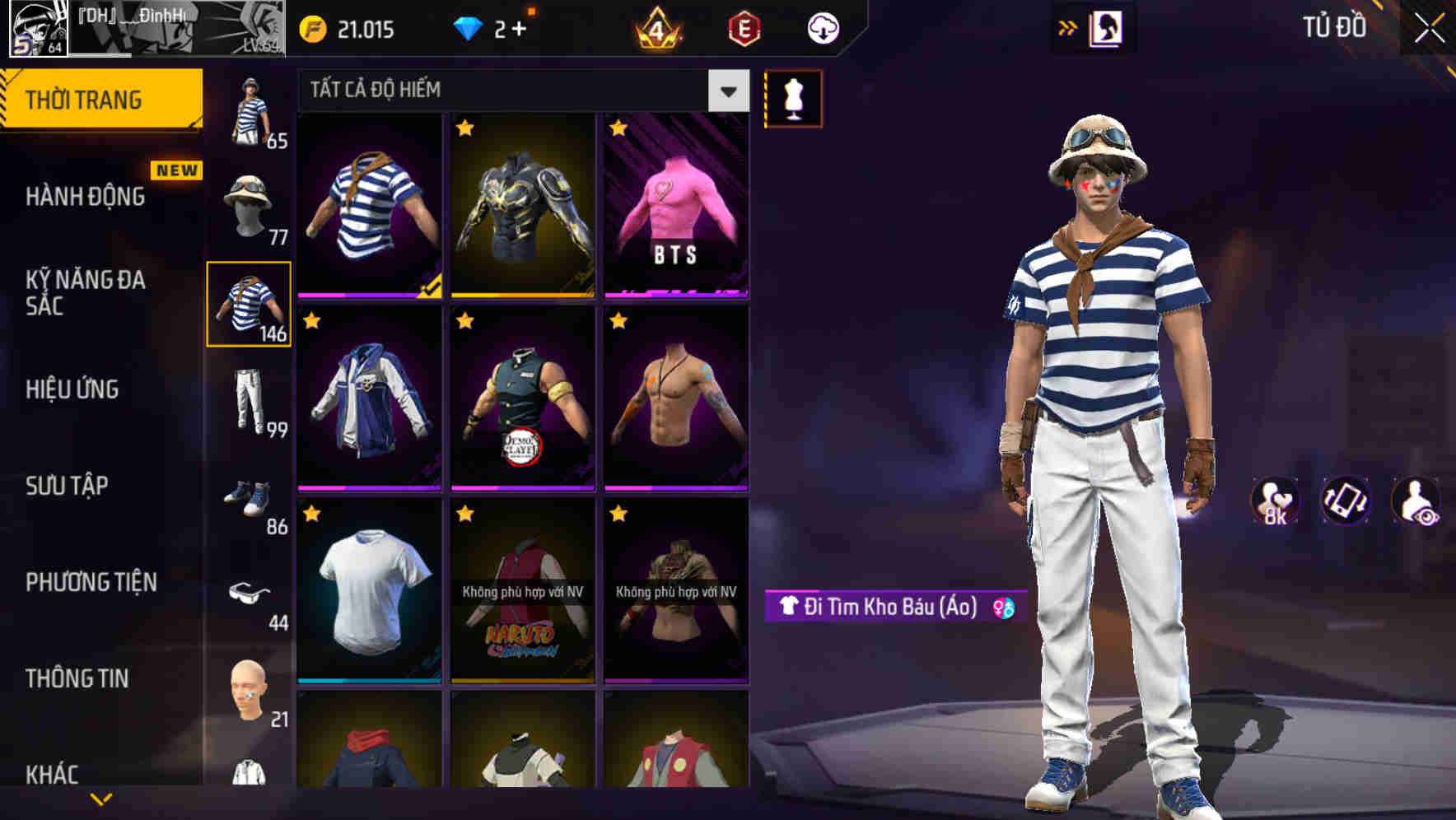Viewport: 1456px width, 820px height.
Task: Switch to the HÀNH ĐỘNG tab
Action: point(85,196)
